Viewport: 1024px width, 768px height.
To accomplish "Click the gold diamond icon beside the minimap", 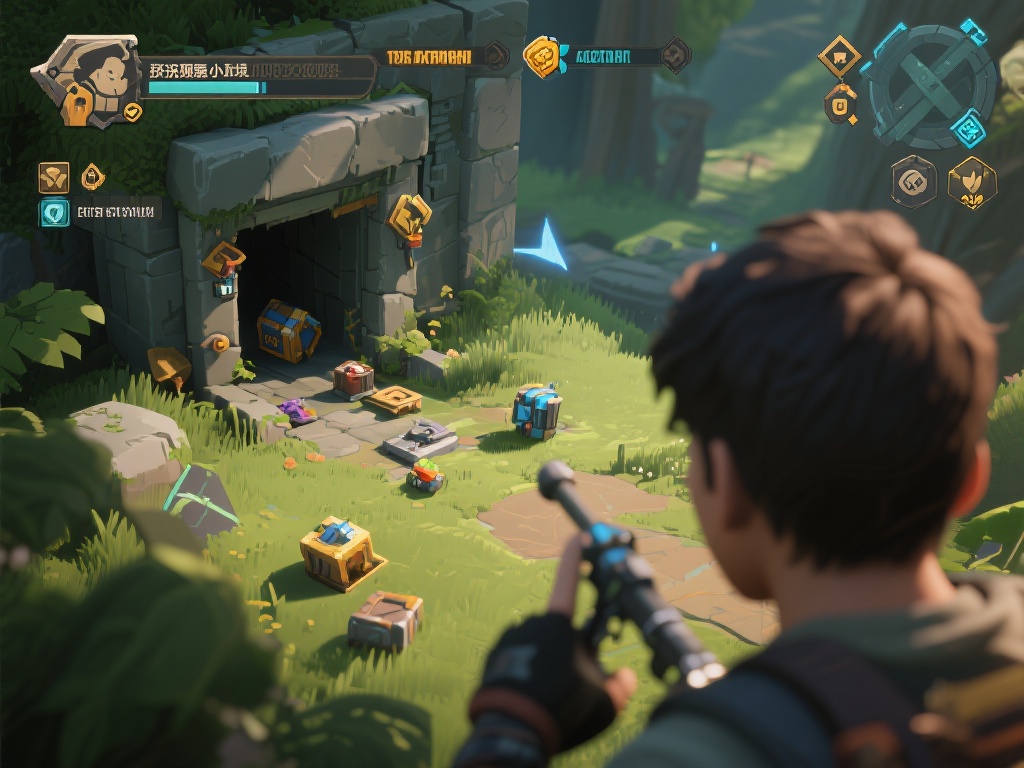I will [839, 56].
